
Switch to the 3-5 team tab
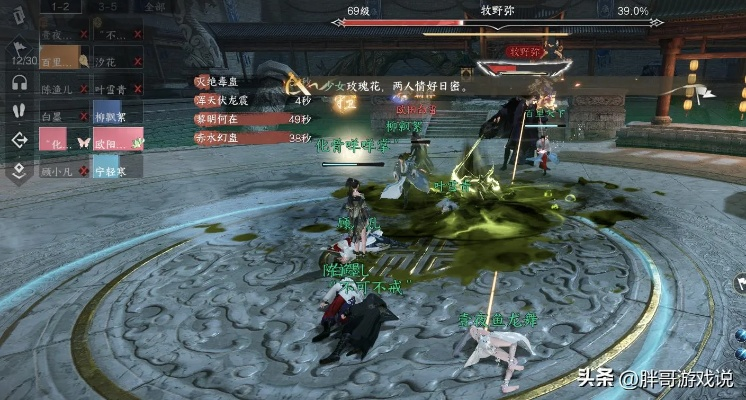[x=108, y=6]
